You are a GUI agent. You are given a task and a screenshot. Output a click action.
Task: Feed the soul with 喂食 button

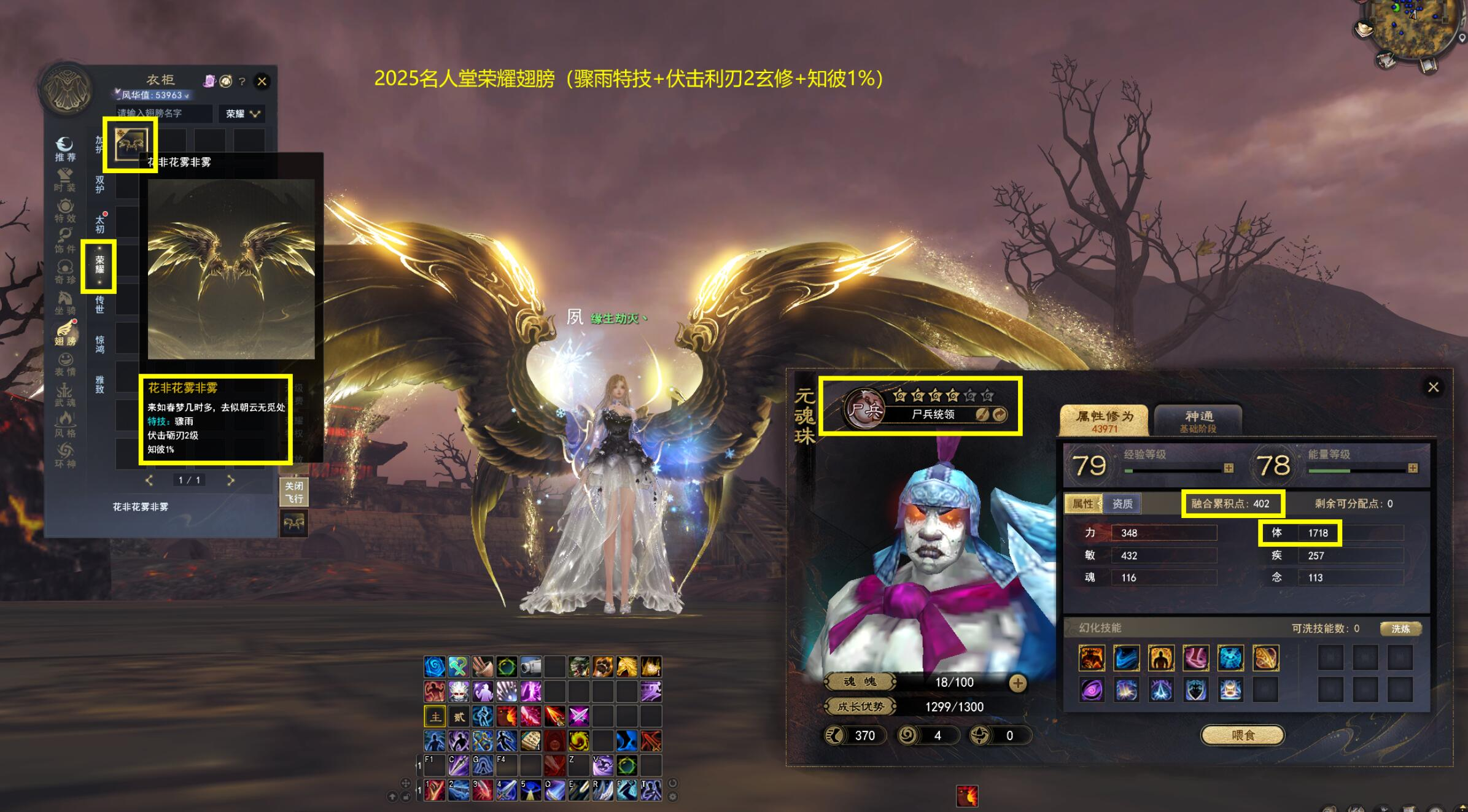[x=1243, y=735]
